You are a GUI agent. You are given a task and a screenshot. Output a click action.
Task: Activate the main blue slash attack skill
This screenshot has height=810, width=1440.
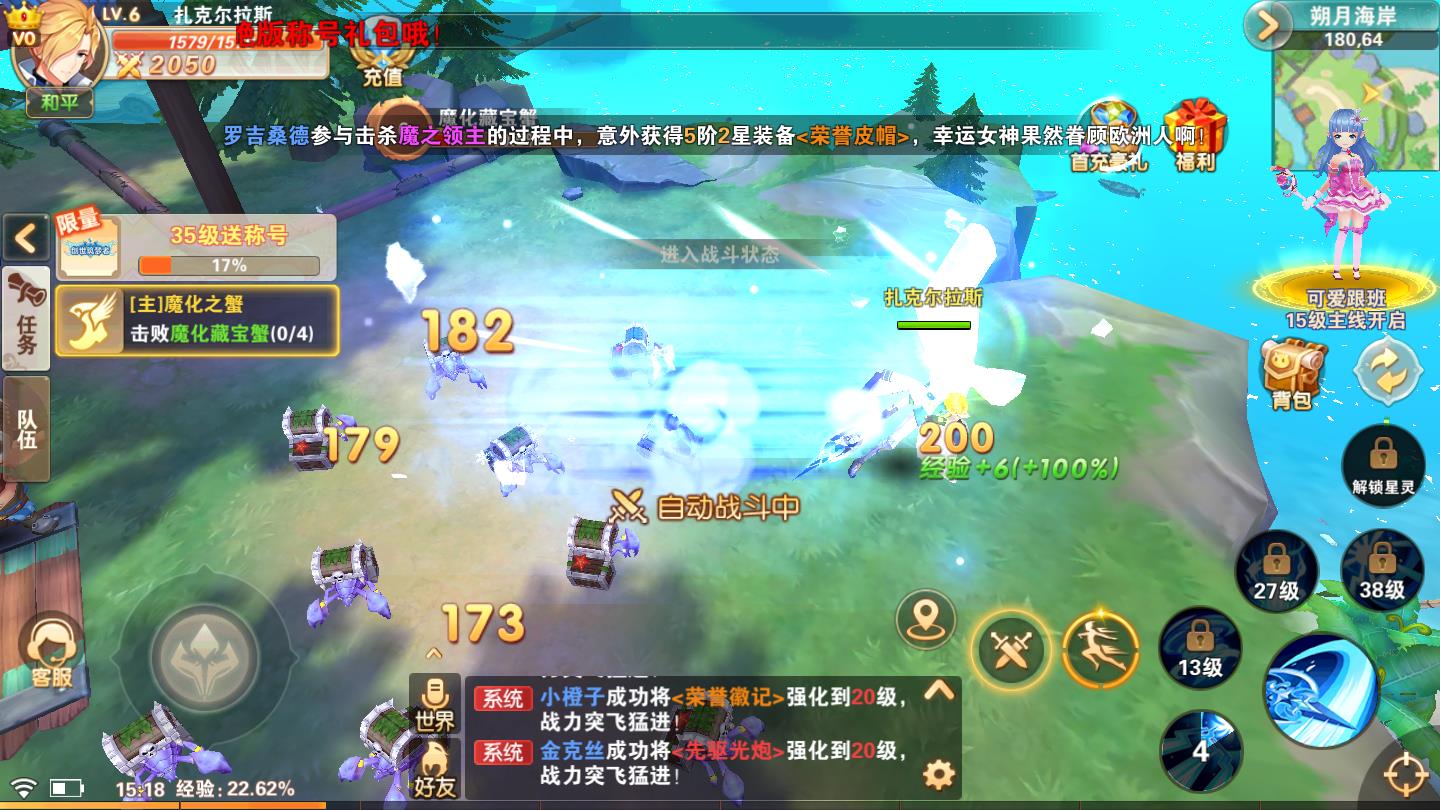(1322, 692)
